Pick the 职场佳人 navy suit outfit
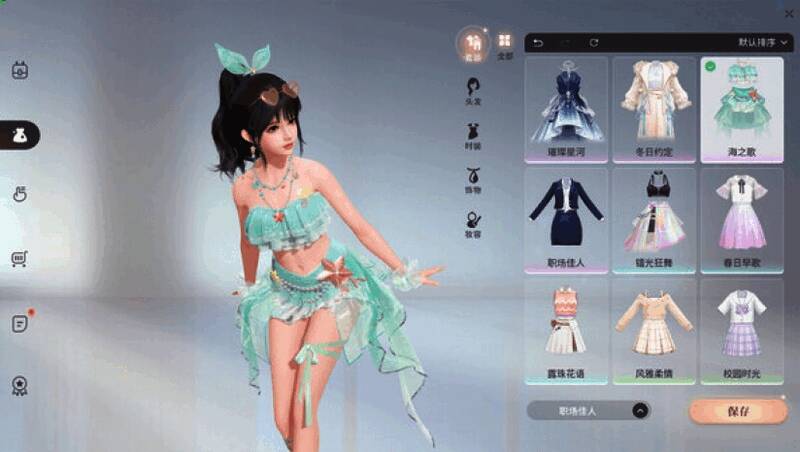This screenshot has height=452, width=800. coord(566,220)
